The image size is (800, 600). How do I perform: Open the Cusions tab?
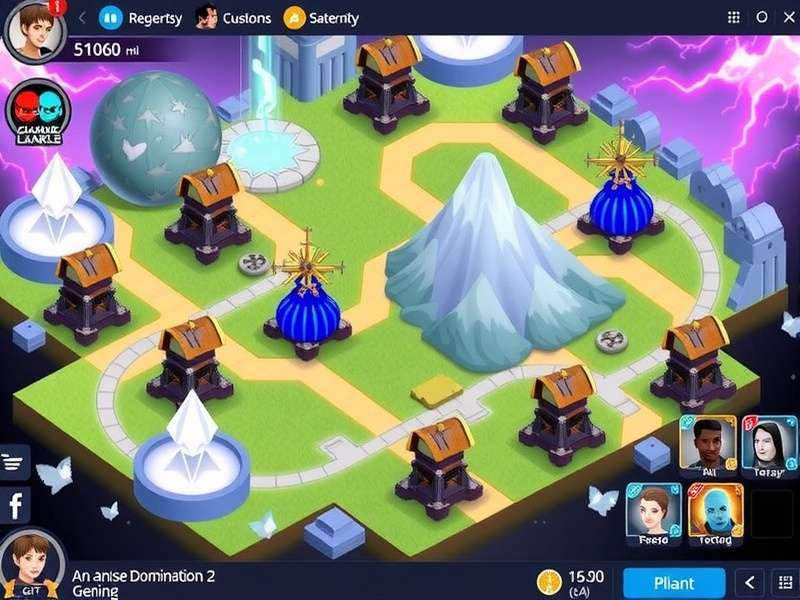[x=234, y=17]
